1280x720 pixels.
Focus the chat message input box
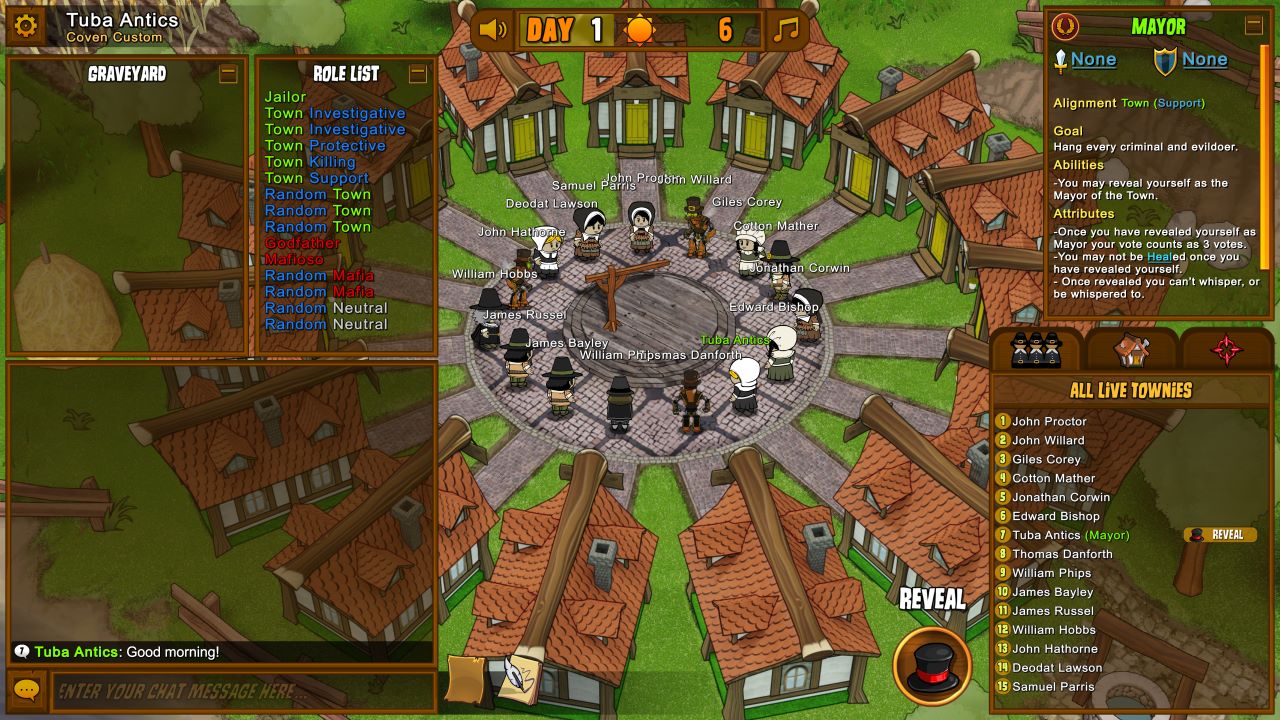click(x=245, y=691)
